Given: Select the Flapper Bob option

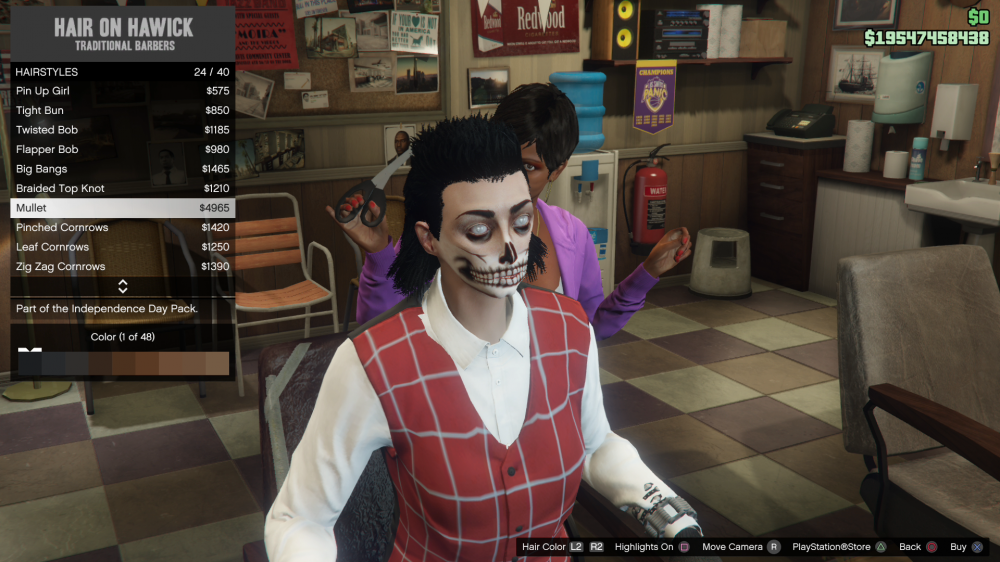Looking at the screenshot, I should coord(122,150).
